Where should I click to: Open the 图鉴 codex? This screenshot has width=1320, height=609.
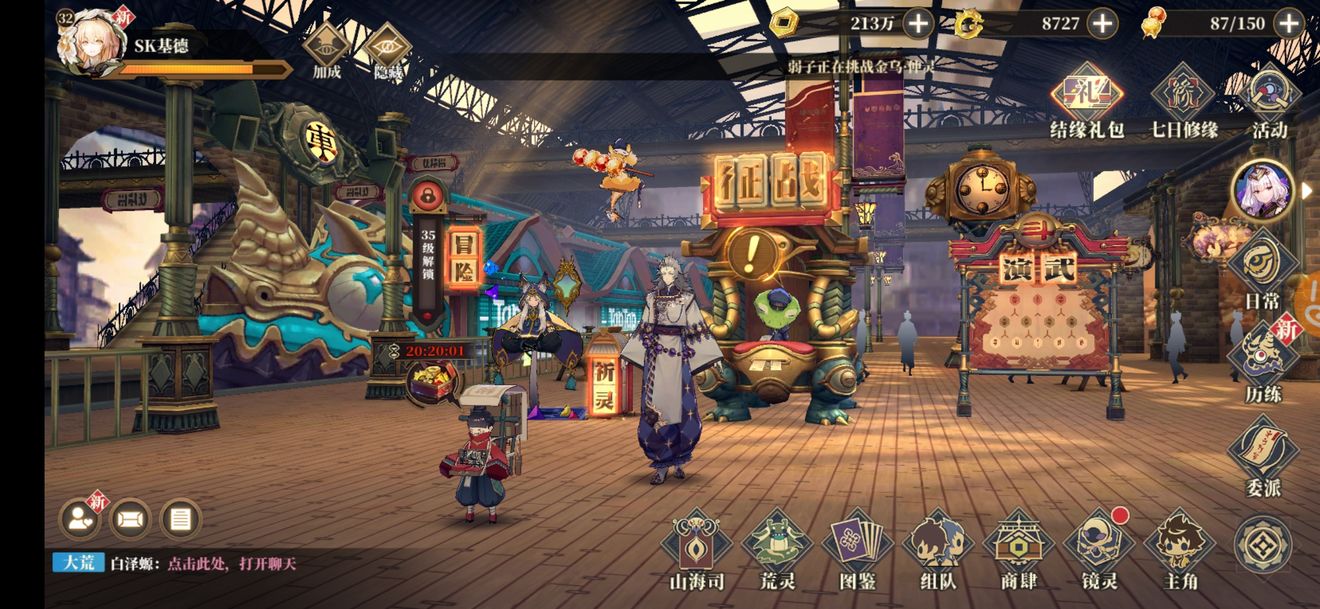[857, 549]
